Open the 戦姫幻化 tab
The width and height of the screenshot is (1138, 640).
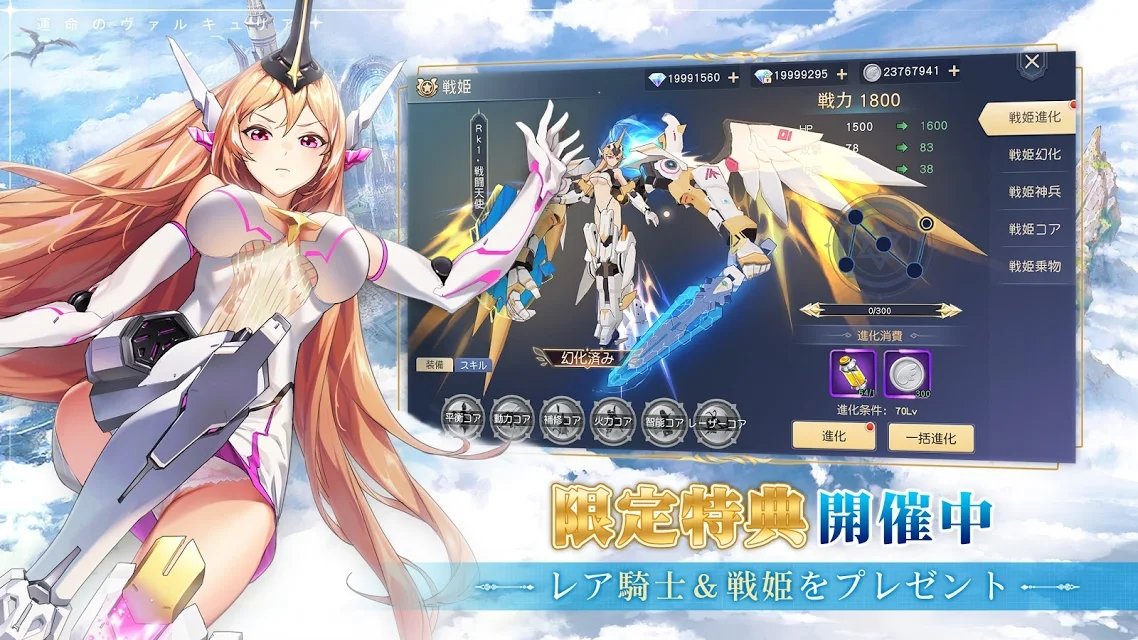click(1034, 155)
